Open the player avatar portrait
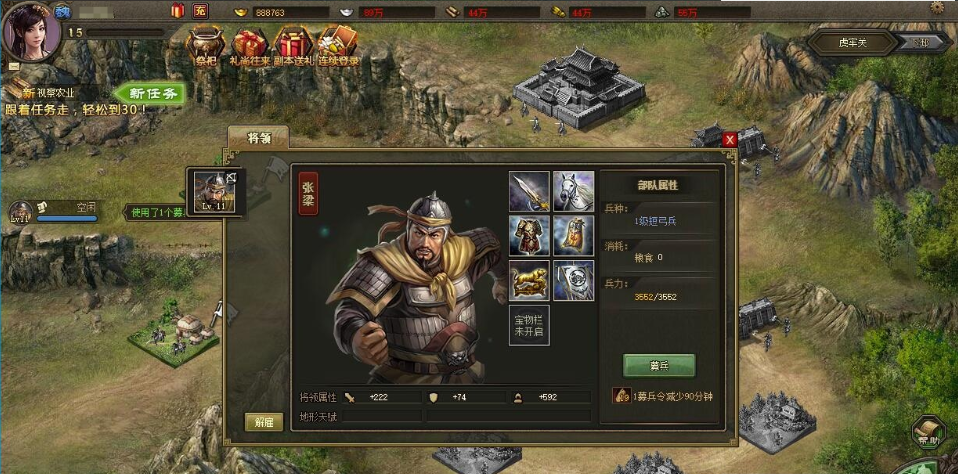The width and height of the screenshot is (958, 474). (30, 30)
